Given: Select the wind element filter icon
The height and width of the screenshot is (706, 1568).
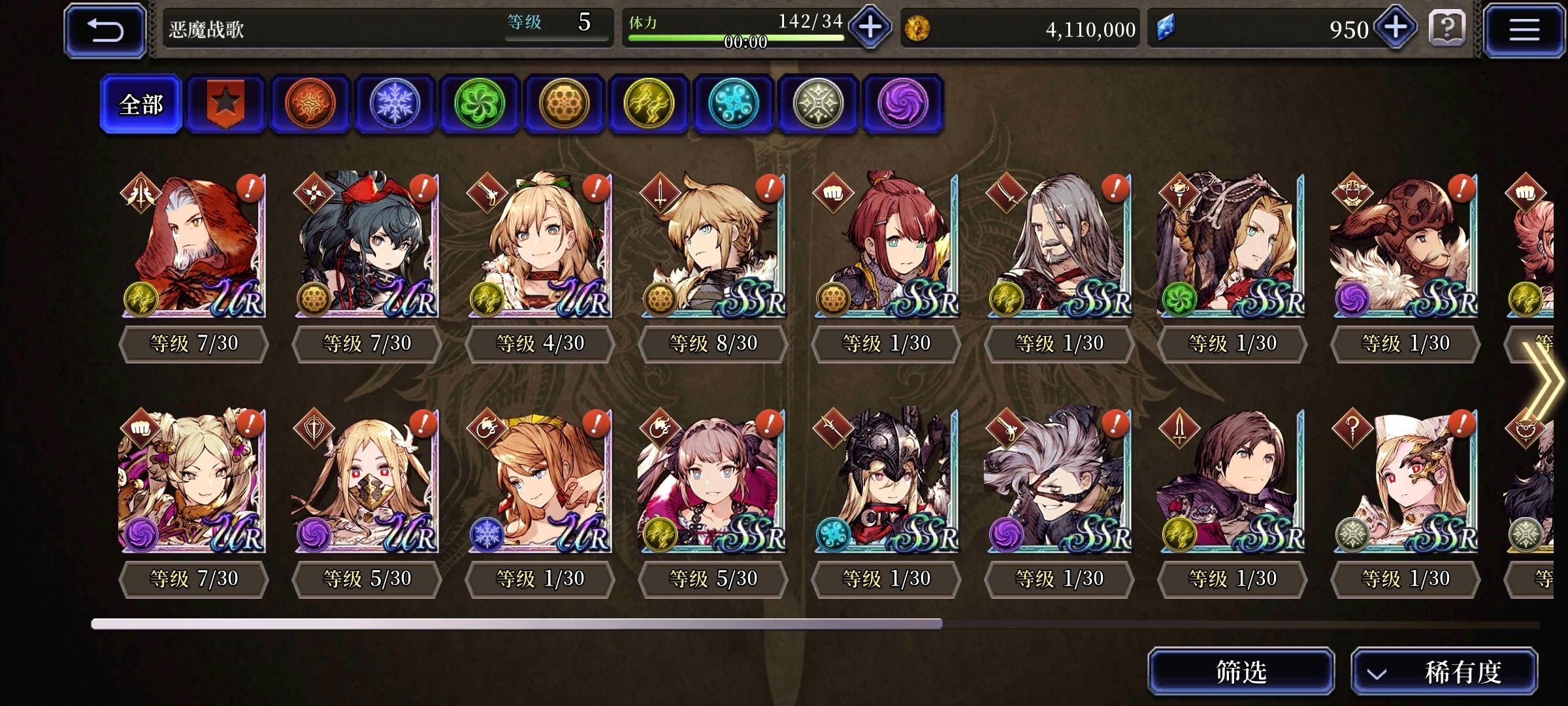Looking at the screenshot, I should point(480,105).
